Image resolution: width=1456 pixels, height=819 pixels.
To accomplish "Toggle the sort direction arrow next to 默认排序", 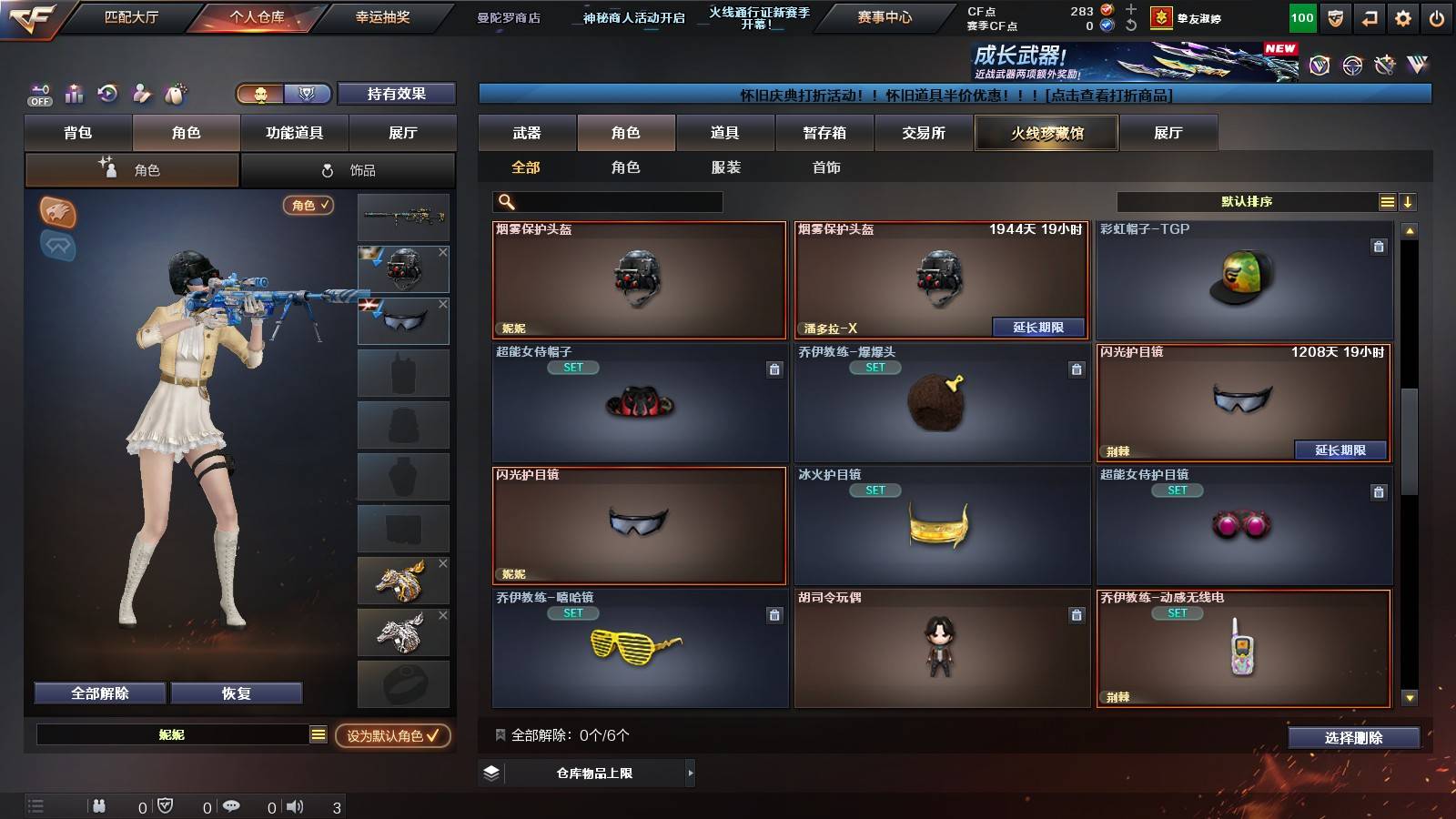I will click(x=1409, y=201).
